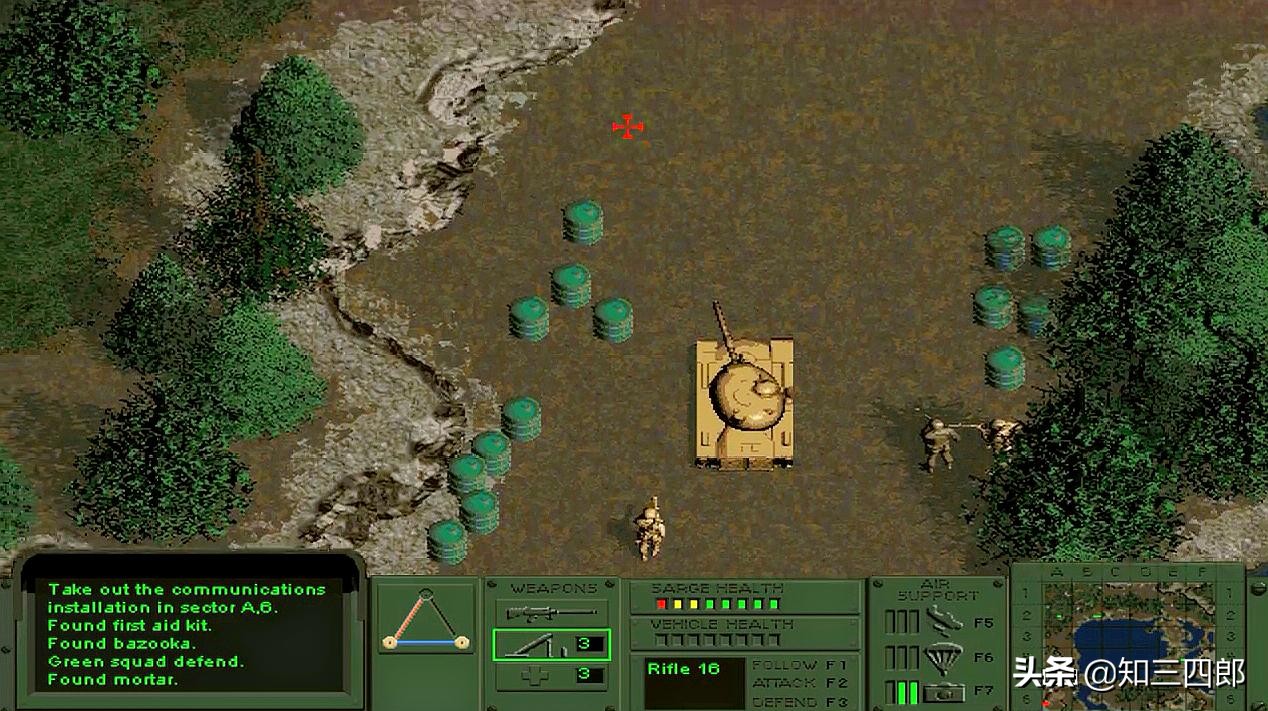The width and height of the screenshot is (1268, 711).
Task: Choose the mortar weapon slot
Action: click(551, 645)
